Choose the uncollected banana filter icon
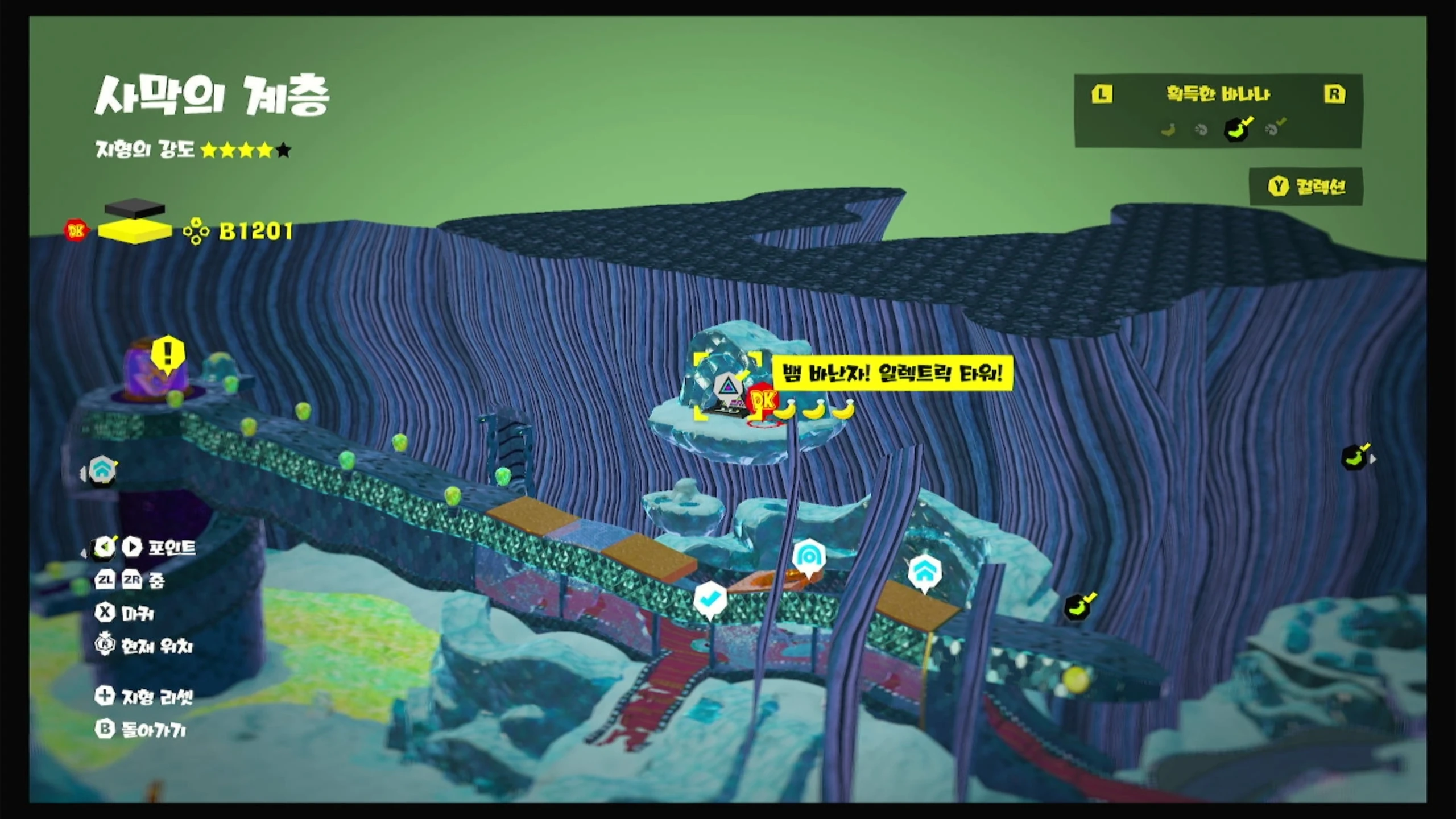The height and width of the screenshot is (819, 1456). (1168, 130)
